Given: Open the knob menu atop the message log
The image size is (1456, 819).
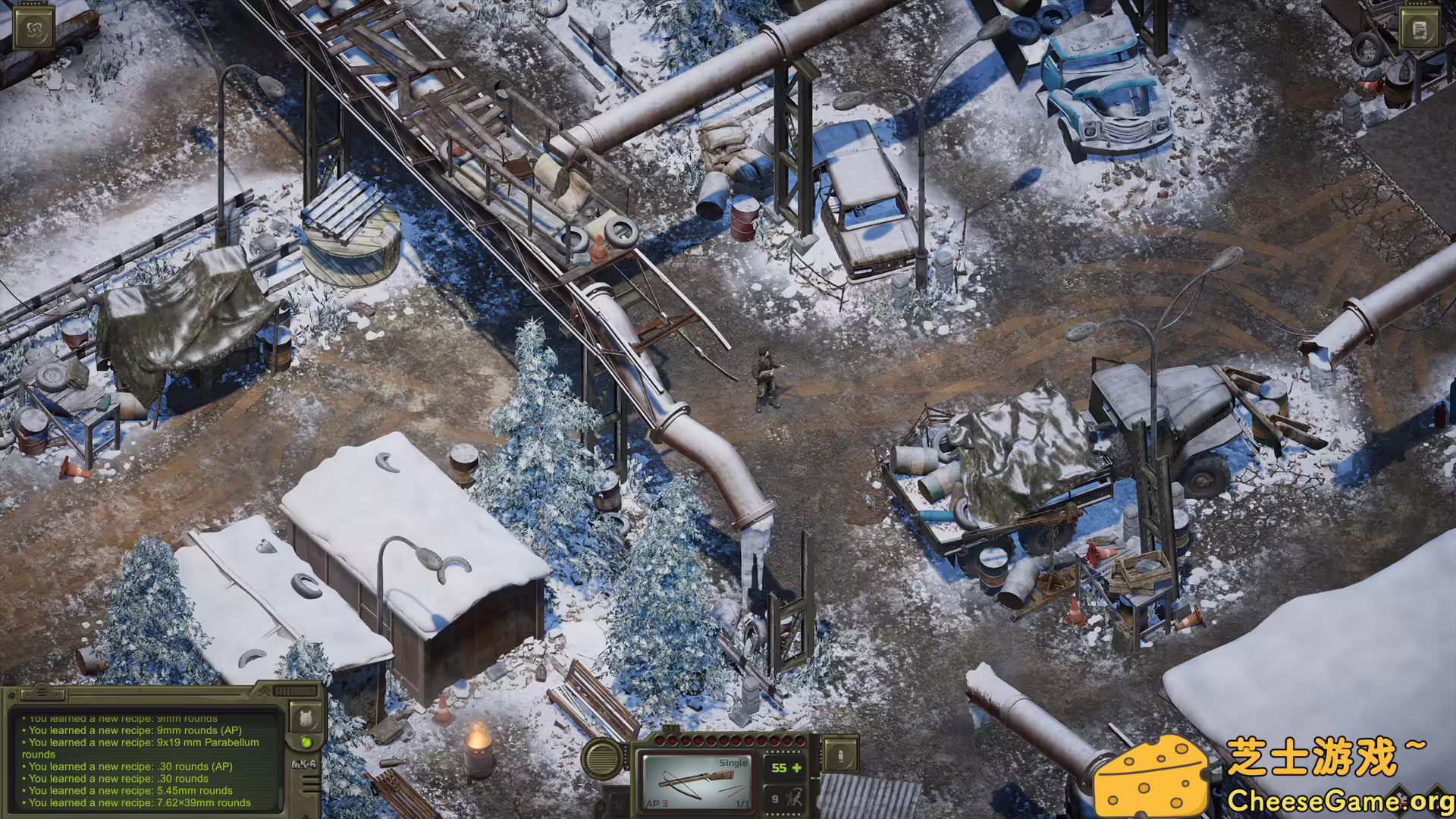Looking at the screenshot, I should (x=42, y=692).
